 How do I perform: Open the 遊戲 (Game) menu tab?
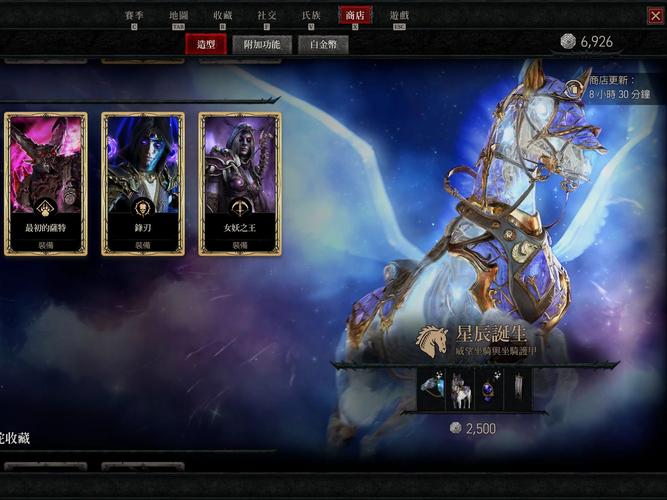click(399, 16)
